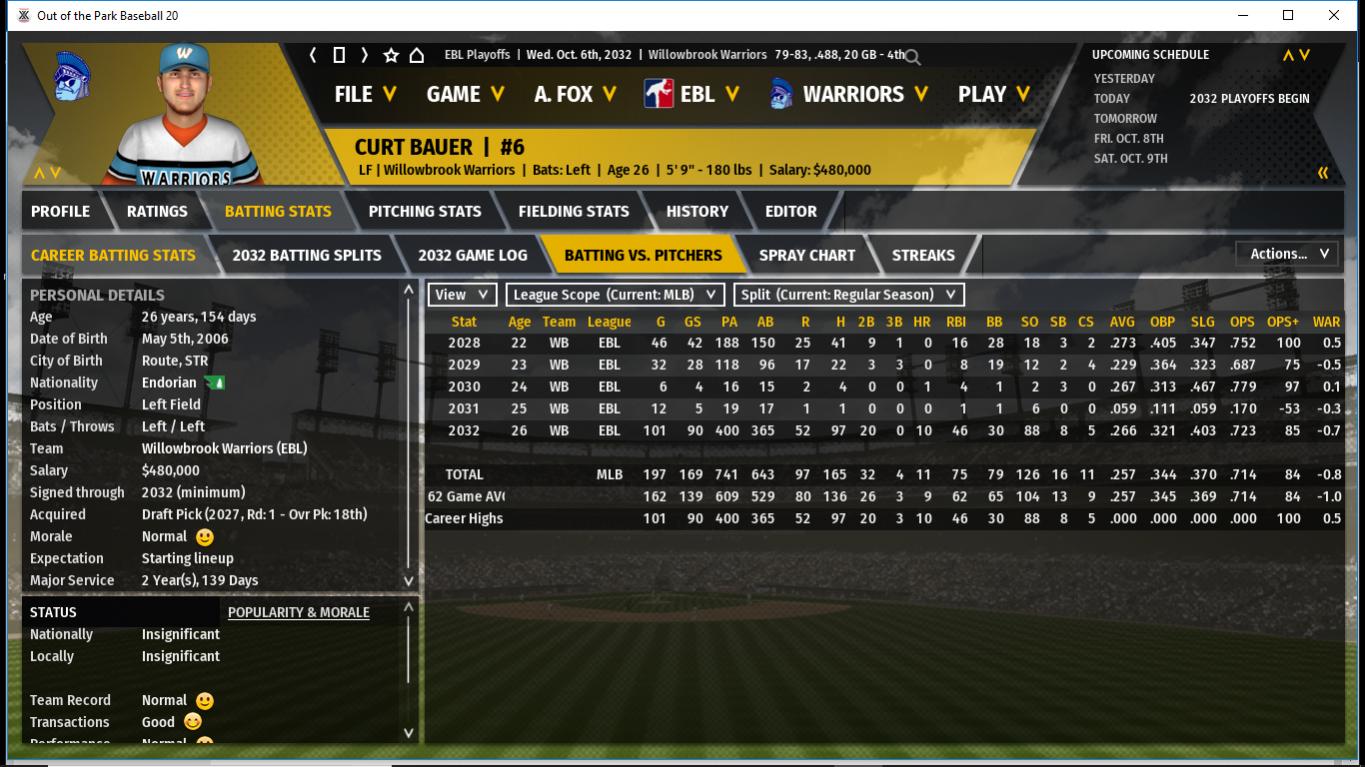Viewport: 1365px width, 767px height.
Task: Open the player EDITOR tab
Action: point(791,211)
